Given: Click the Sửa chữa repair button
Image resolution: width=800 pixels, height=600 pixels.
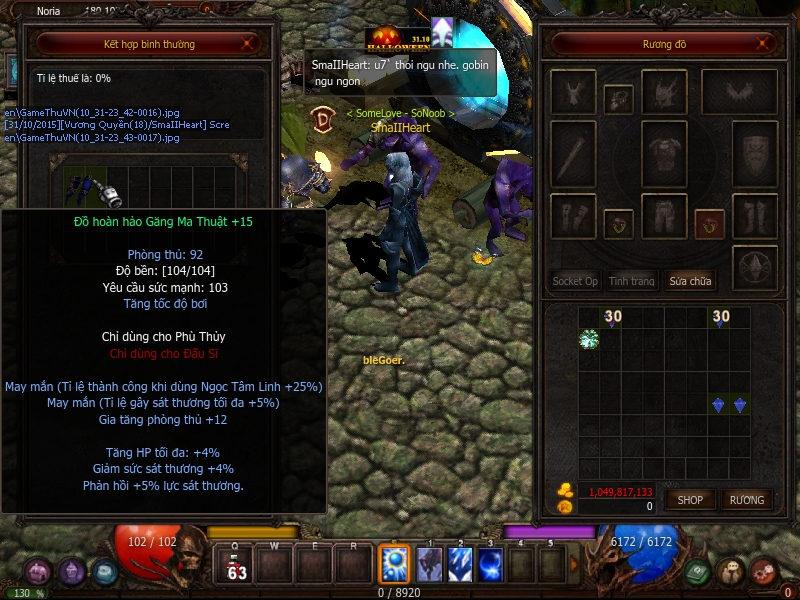Looking at the screenshot, I should coord(690,281).
